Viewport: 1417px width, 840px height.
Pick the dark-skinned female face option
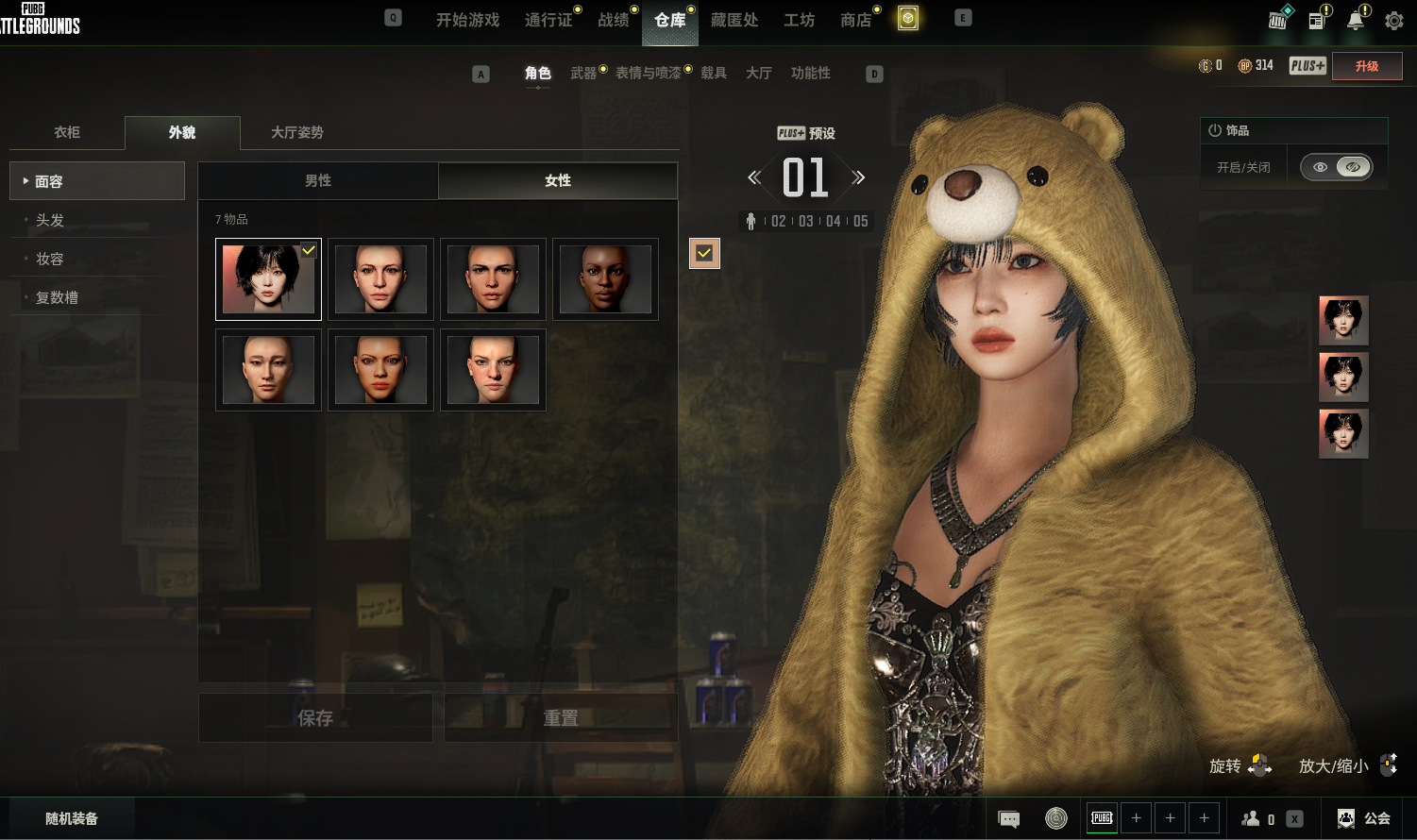(605, 279)
